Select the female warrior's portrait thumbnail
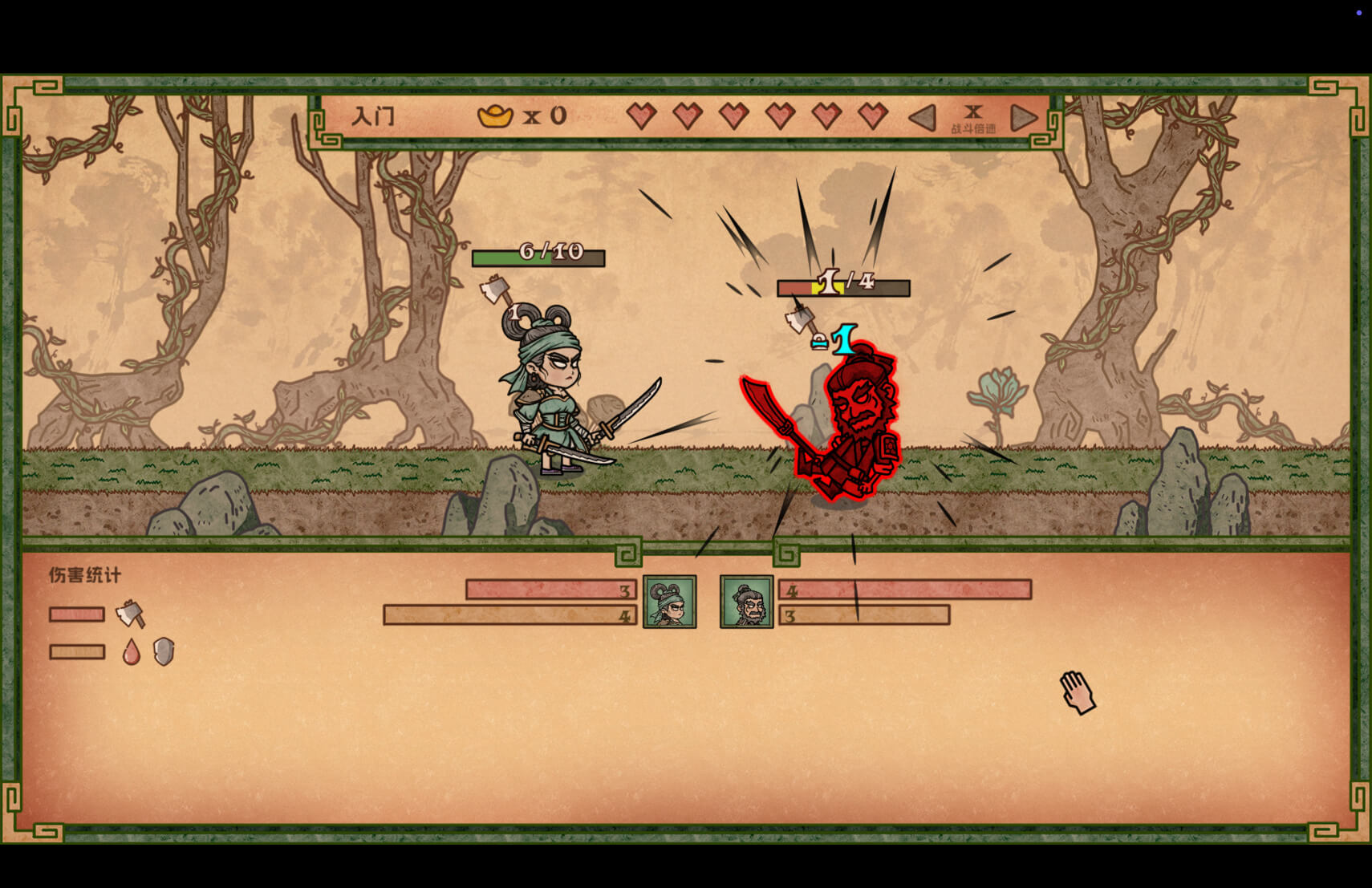 pyautogui.click(x=668, y=603)
